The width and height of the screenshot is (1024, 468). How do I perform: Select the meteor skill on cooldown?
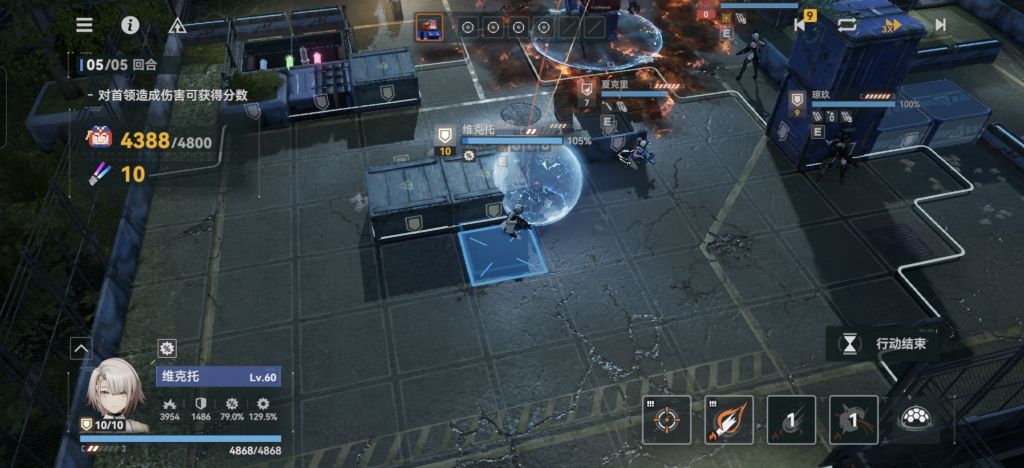pyautogui.click(x=792, y=419)
